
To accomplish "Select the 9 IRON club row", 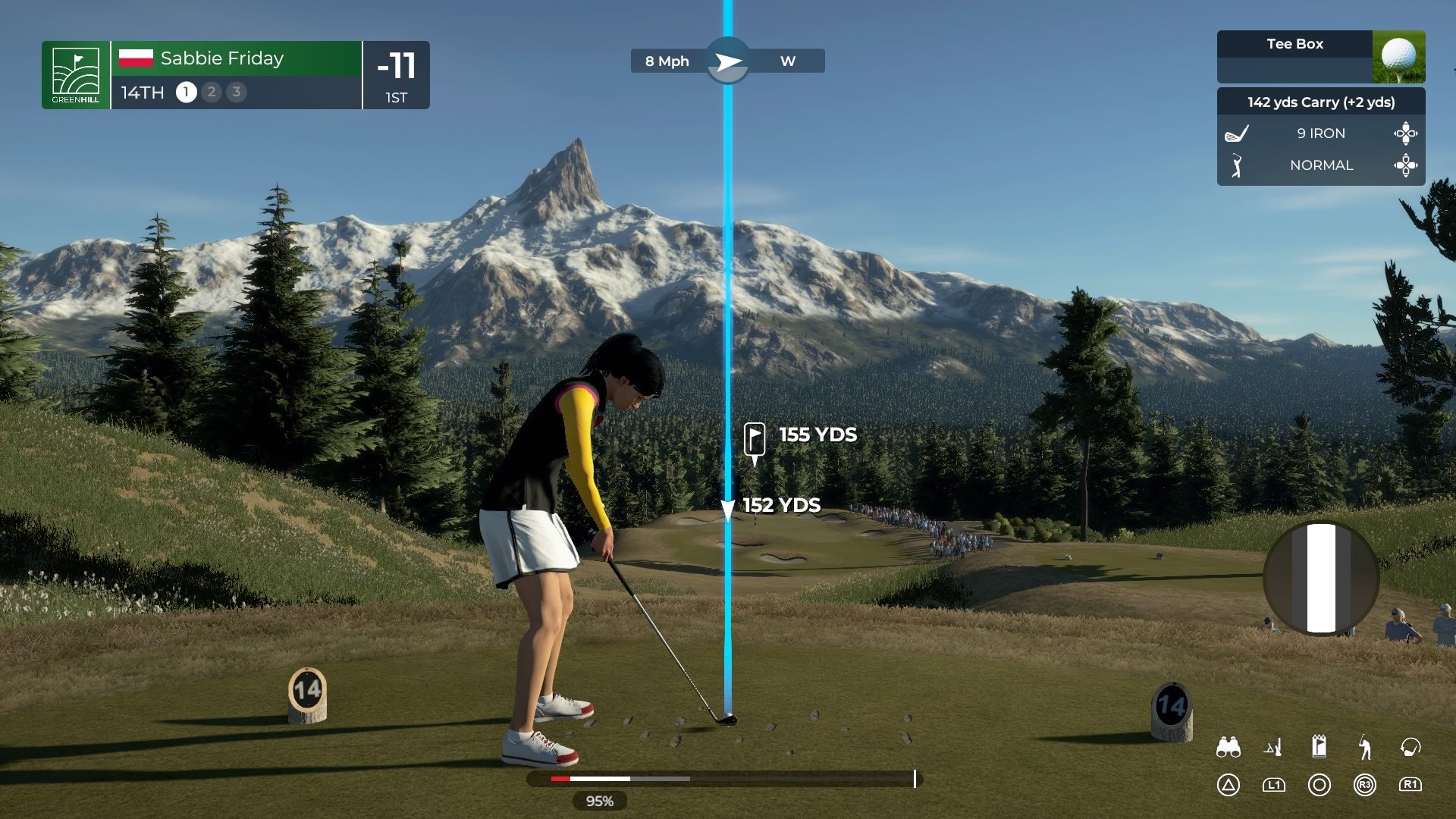I will 1320,133.
